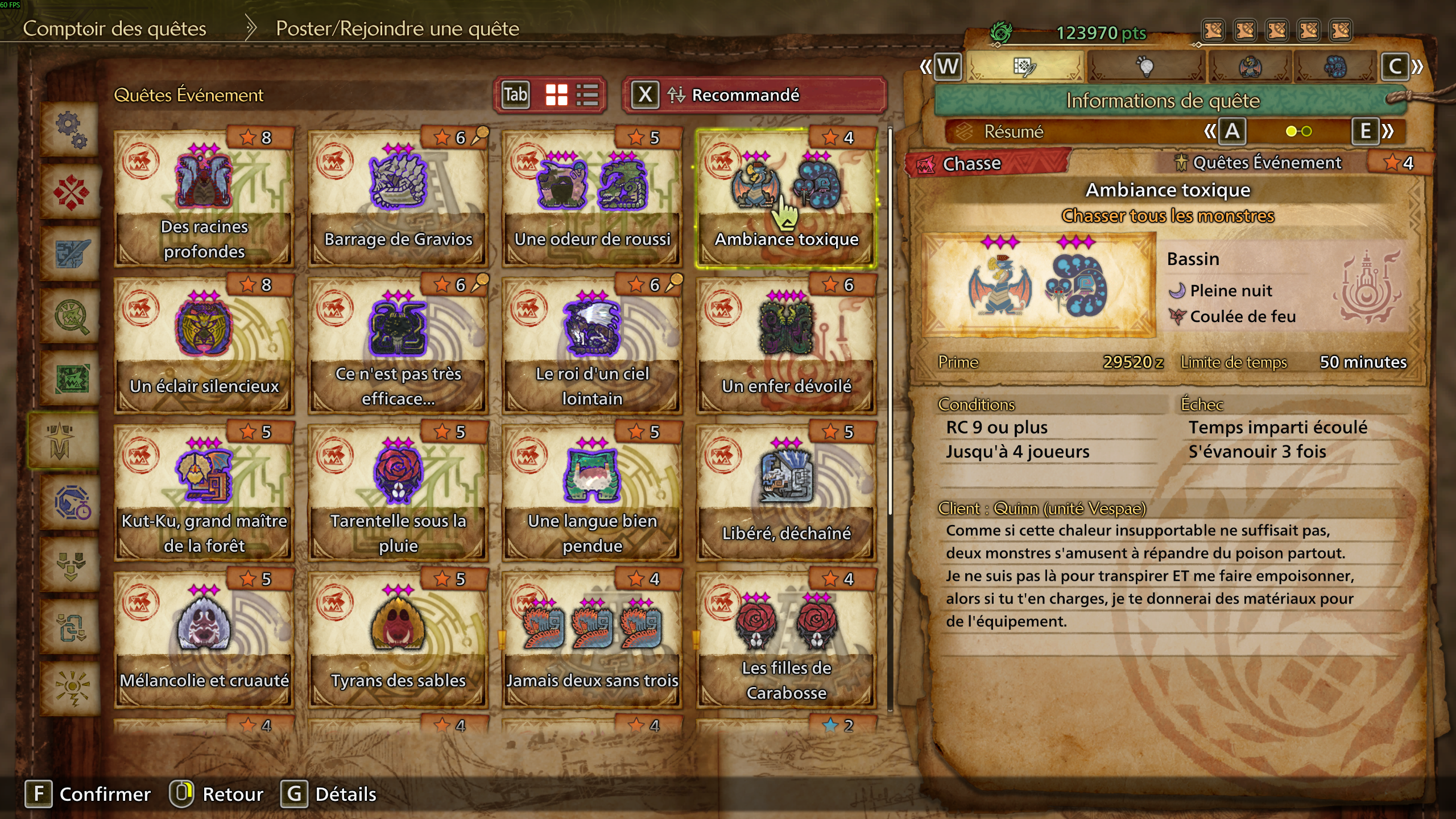The height and width of the screenshot is (819, 1456).
Task: Select "Le roi d'un ciel lointain" quest
Action: coord(592,346)
